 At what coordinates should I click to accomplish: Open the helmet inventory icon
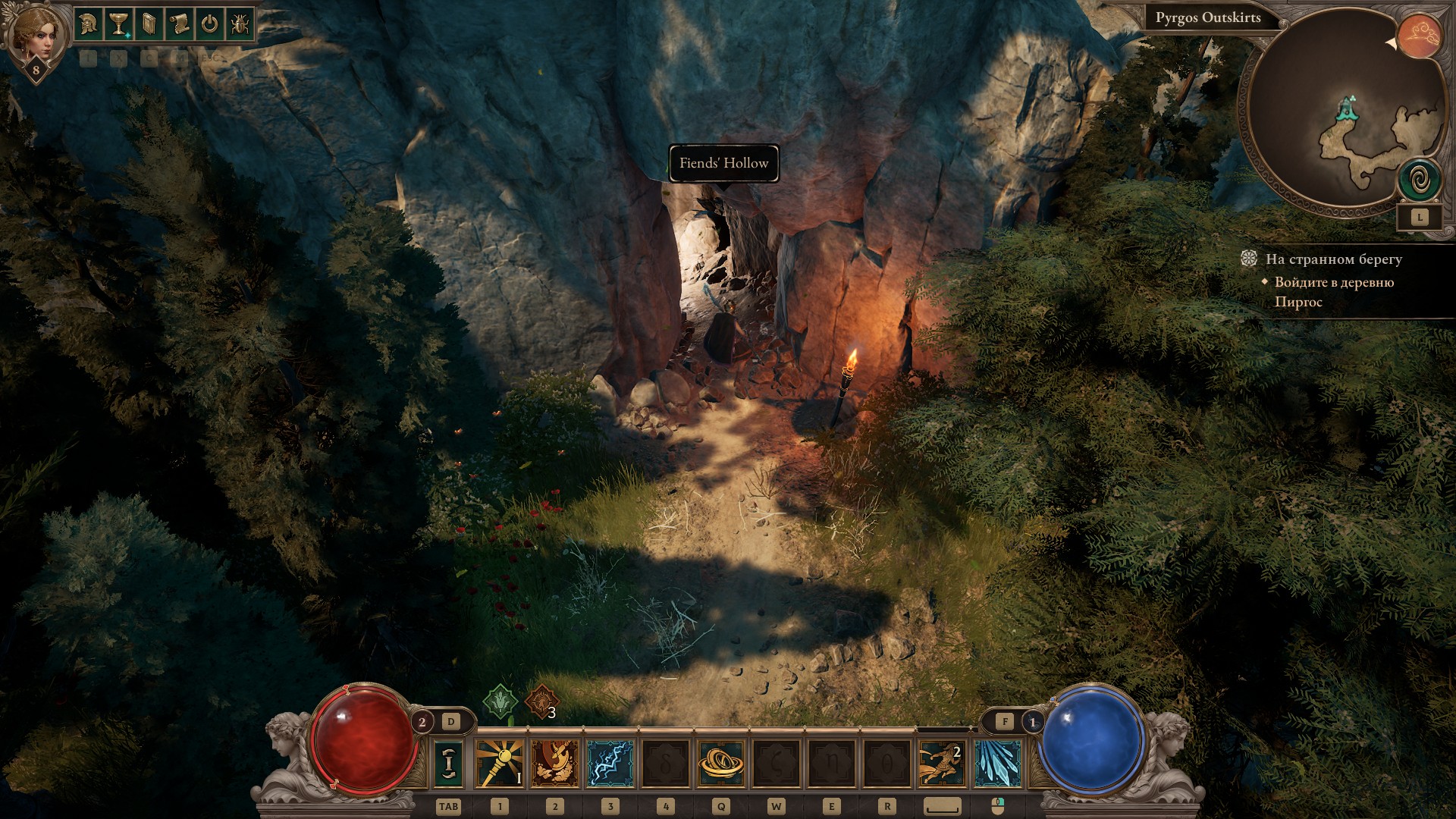coord(88,24)
